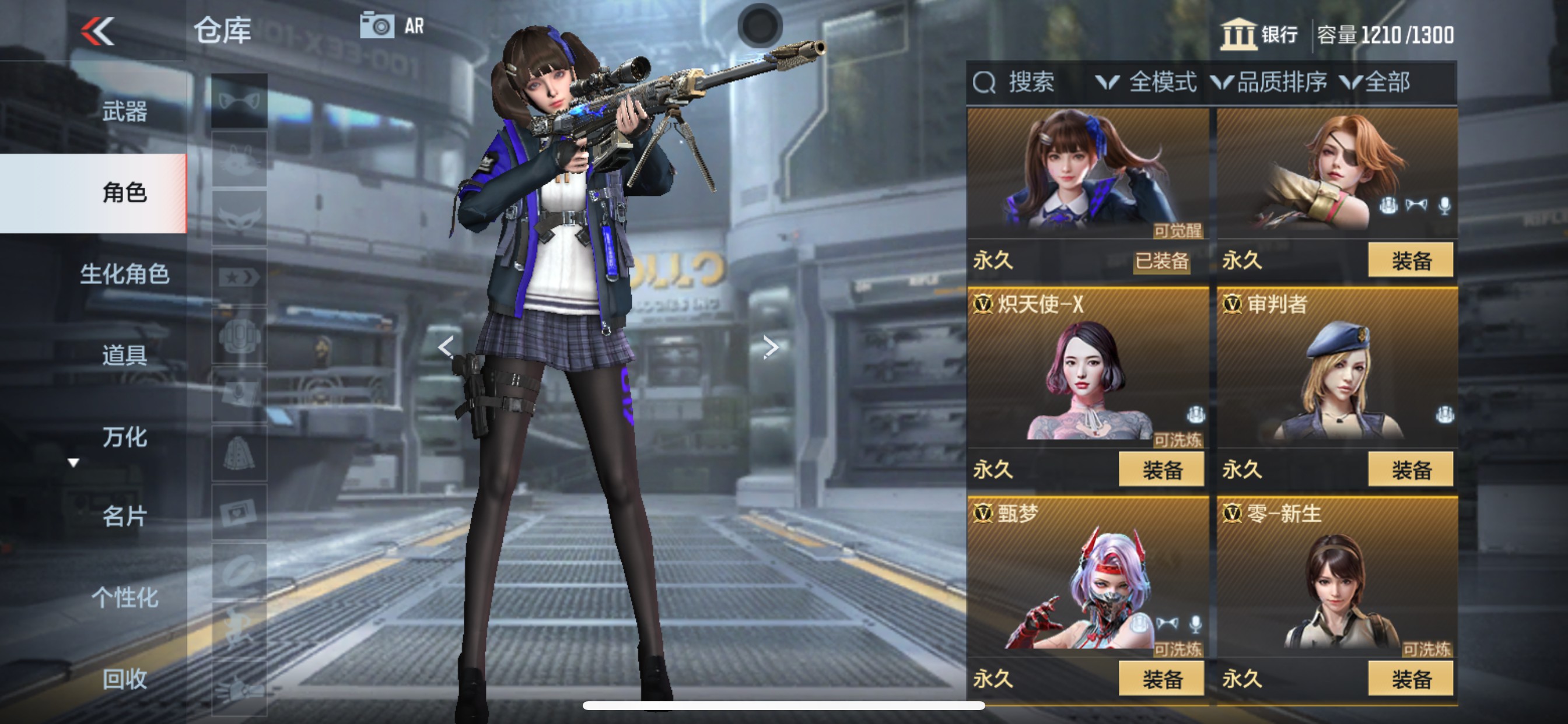The width and height of the screenshot is (1568, 724).
Task: Open the 名片 name card tab
Action: click(124, 516)
